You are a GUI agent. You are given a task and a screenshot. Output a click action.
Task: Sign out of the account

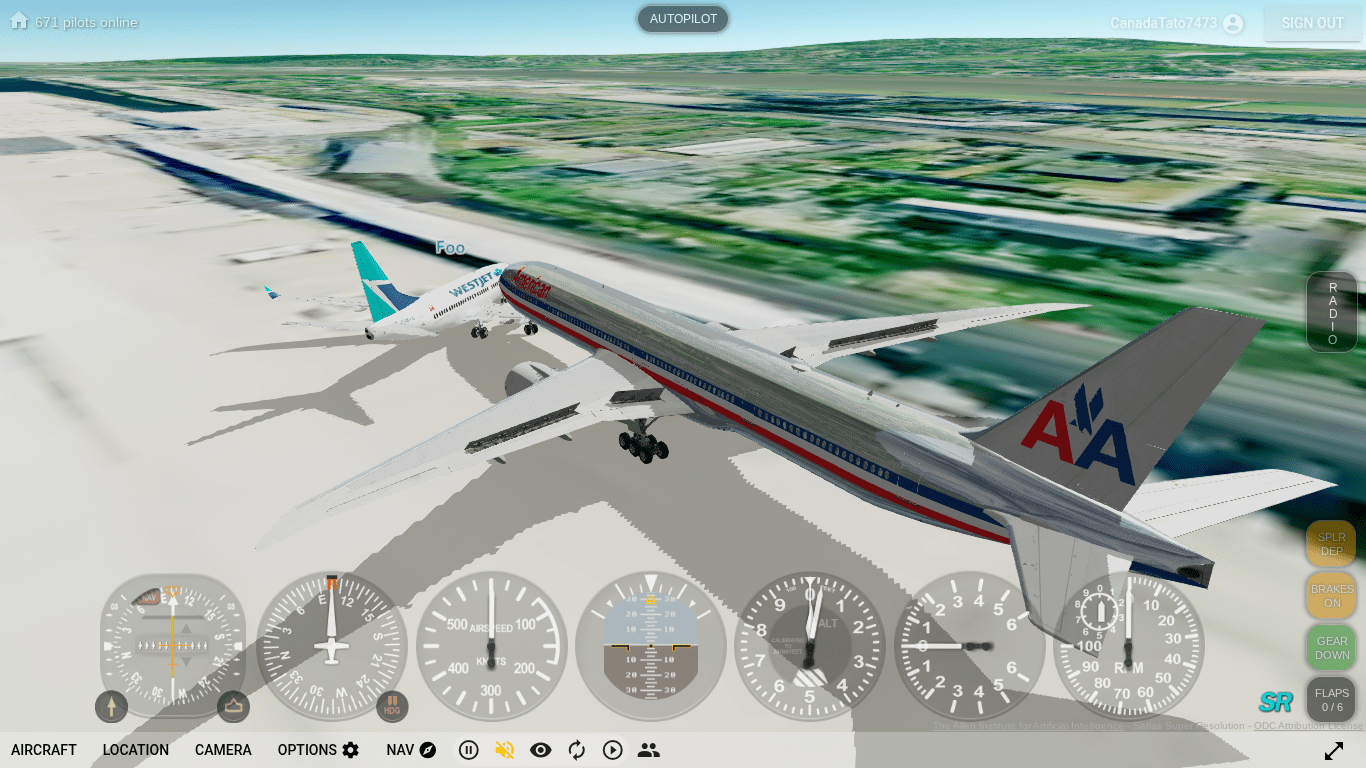(1312, 23)
